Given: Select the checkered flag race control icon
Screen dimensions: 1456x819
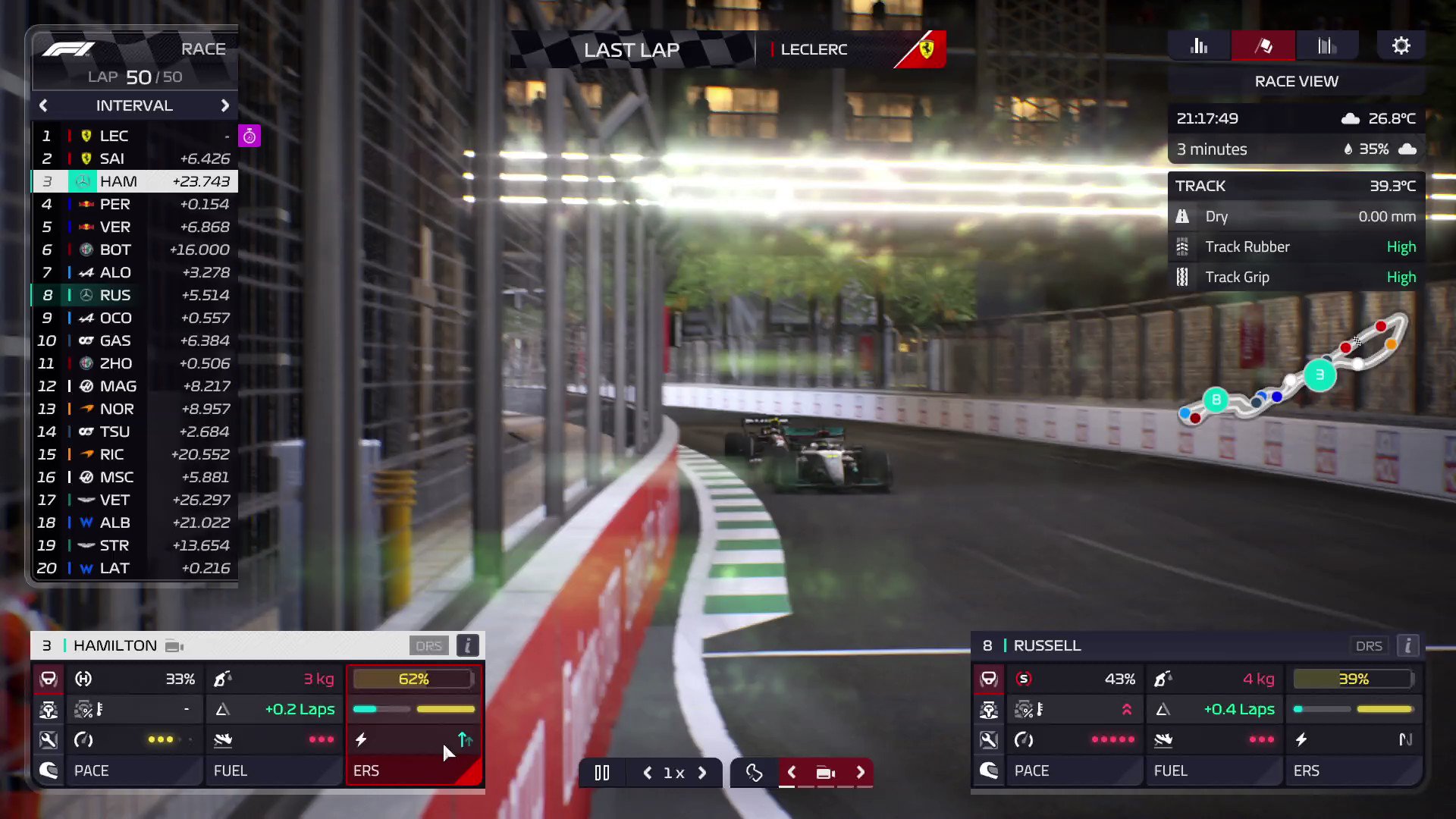Looking at the screenshot, I should point(1263,45).
